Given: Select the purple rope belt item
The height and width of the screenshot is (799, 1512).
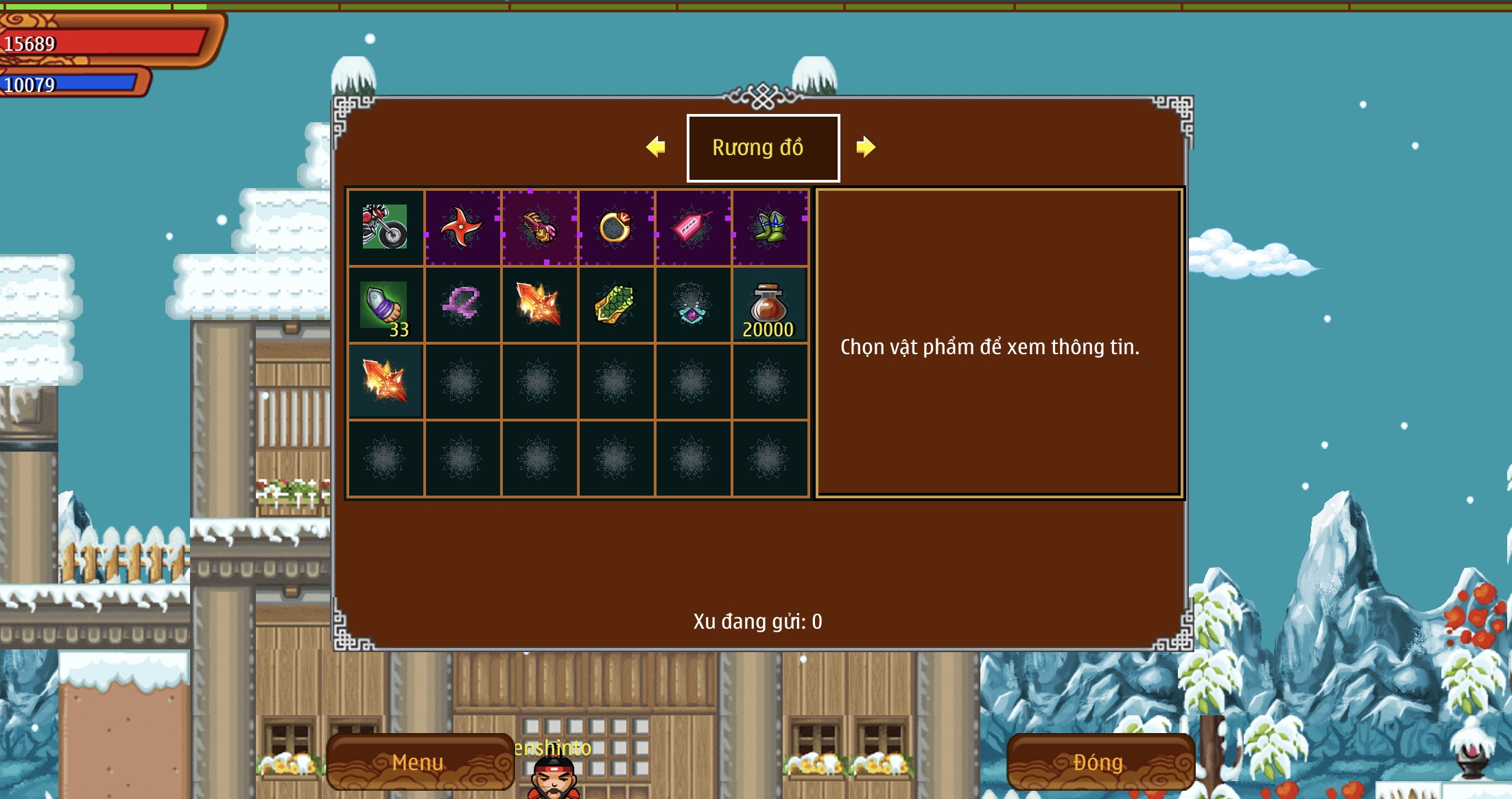Looking at the screenshot, I should (x=462, y=305).
